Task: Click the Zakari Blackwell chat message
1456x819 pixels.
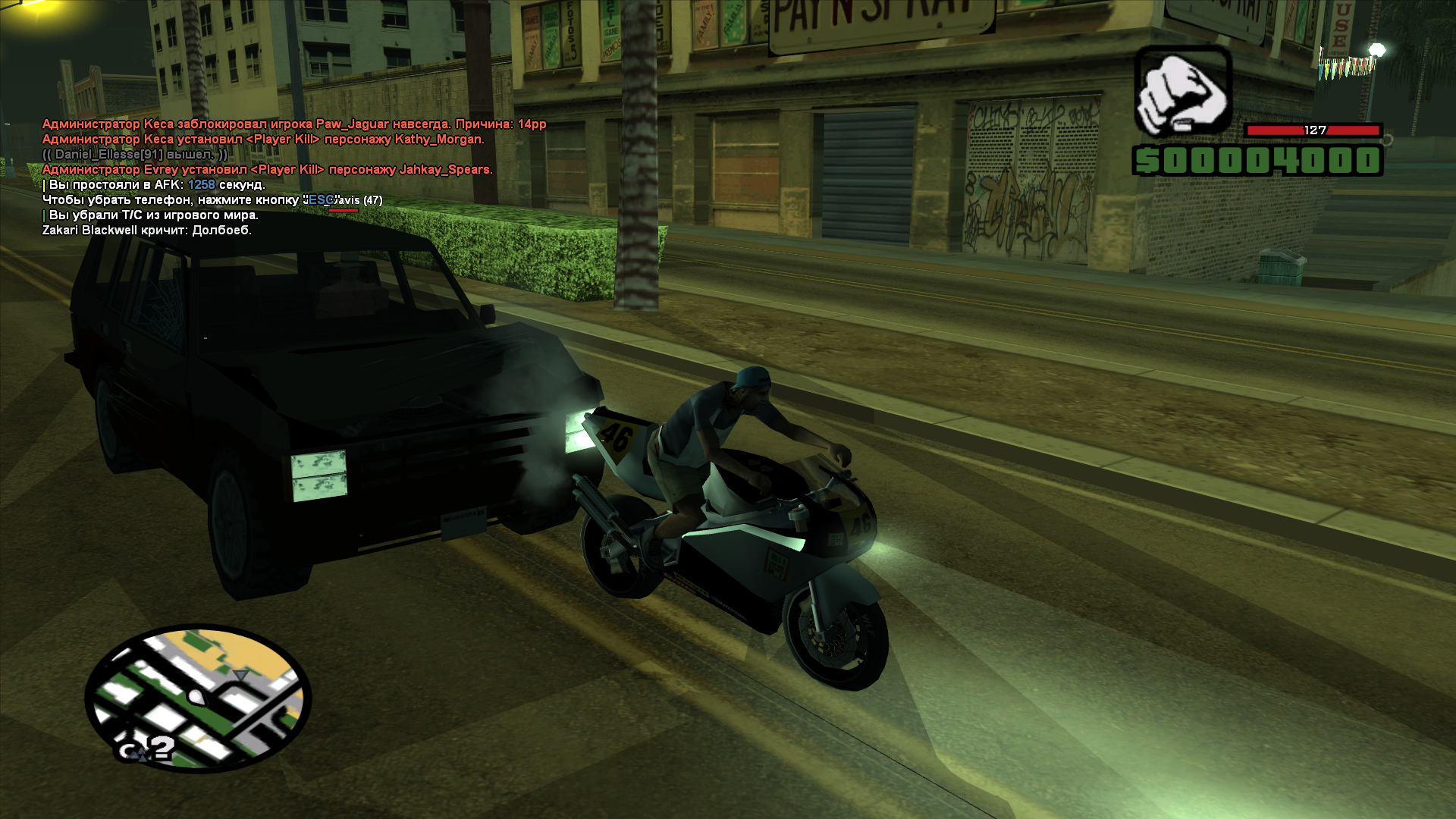Action: coord(146,231)
